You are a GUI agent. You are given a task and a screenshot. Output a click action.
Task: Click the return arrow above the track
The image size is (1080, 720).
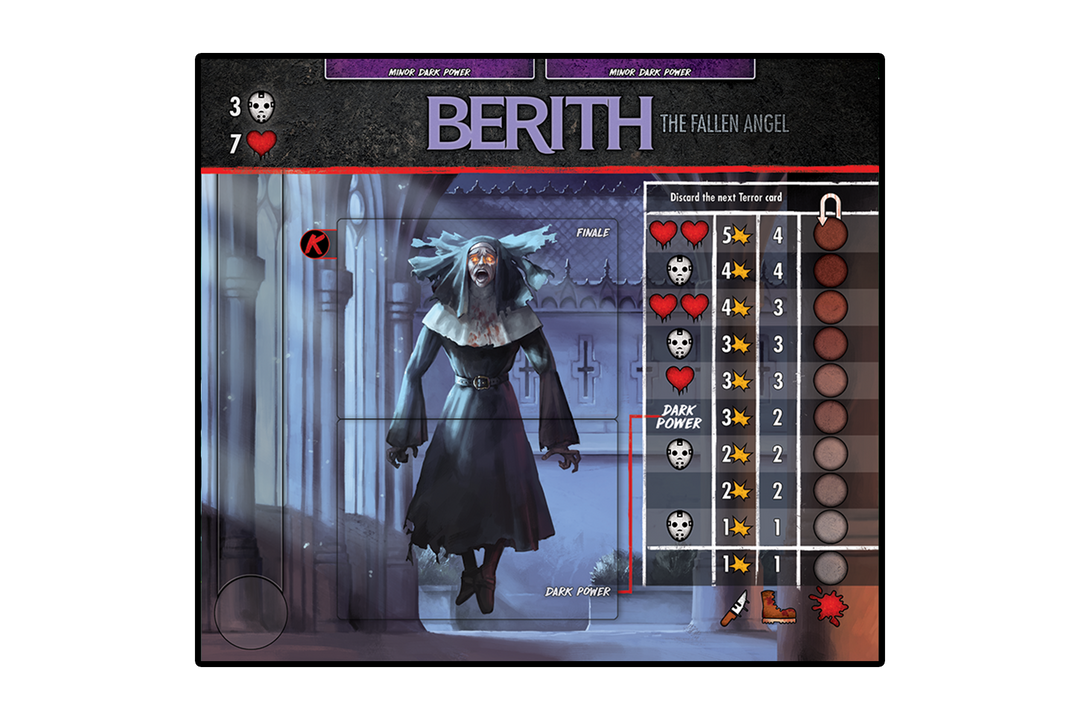pos(830,209)
